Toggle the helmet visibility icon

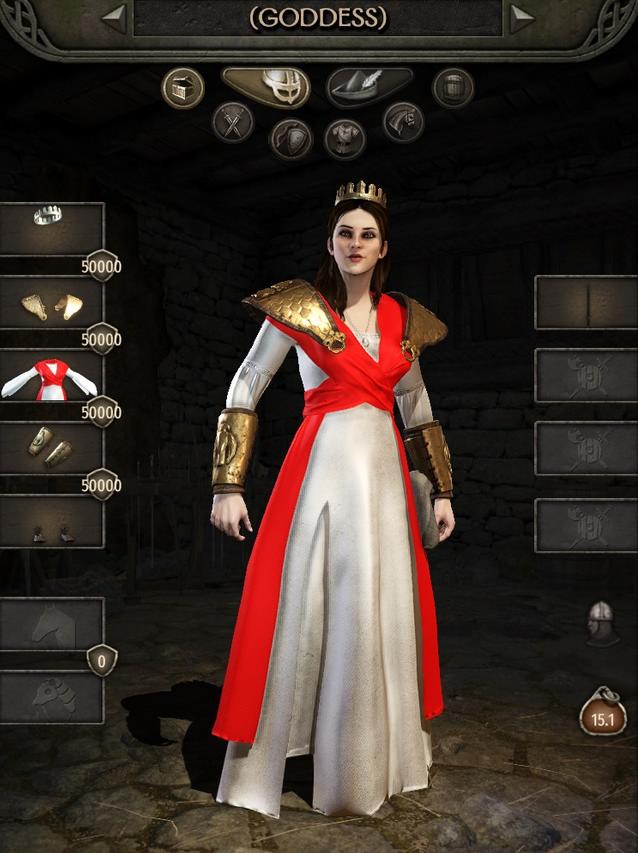[x=600, y=621]
